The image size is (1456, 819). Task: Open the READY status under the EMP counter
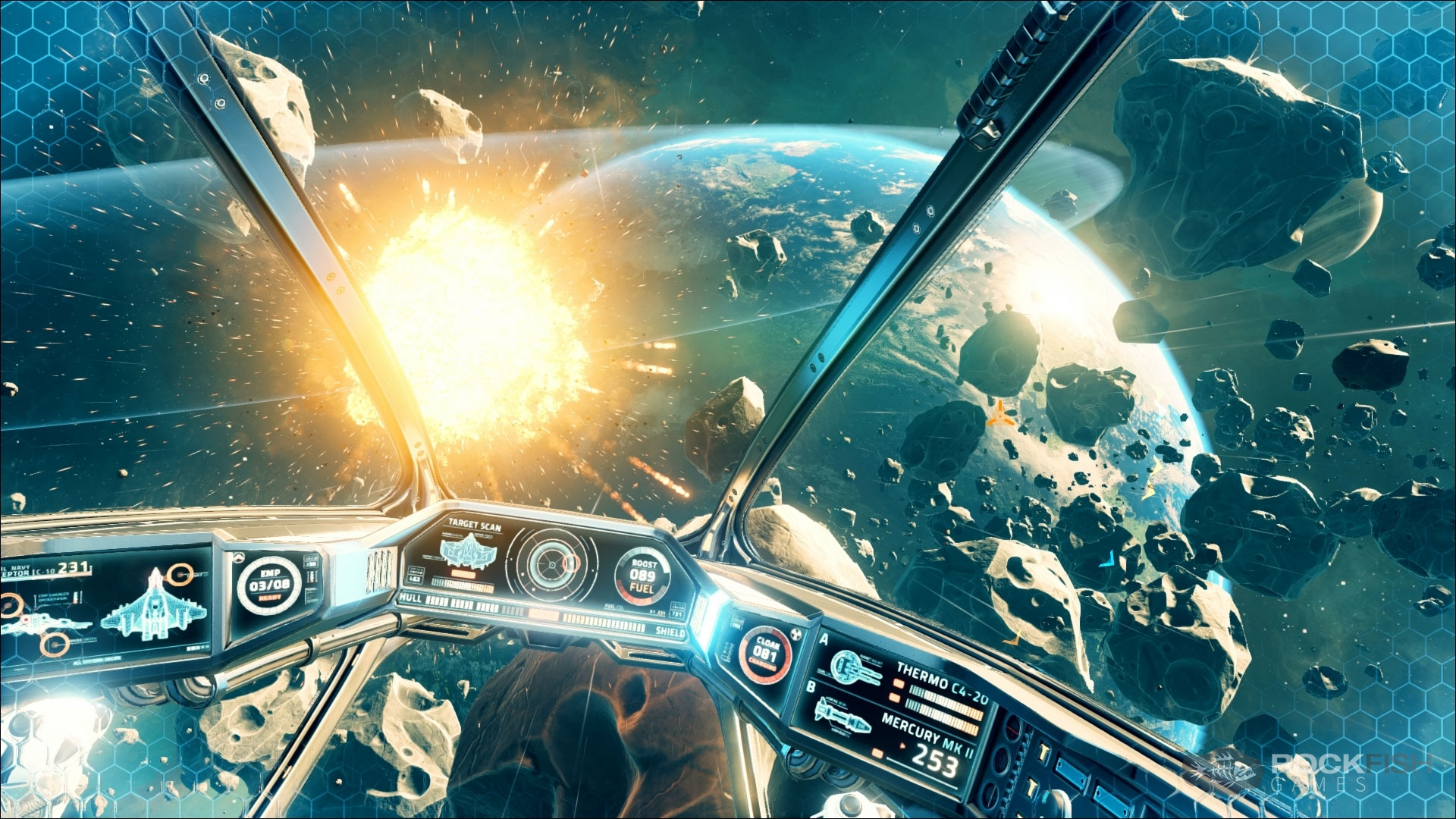(x=271, y=598)
